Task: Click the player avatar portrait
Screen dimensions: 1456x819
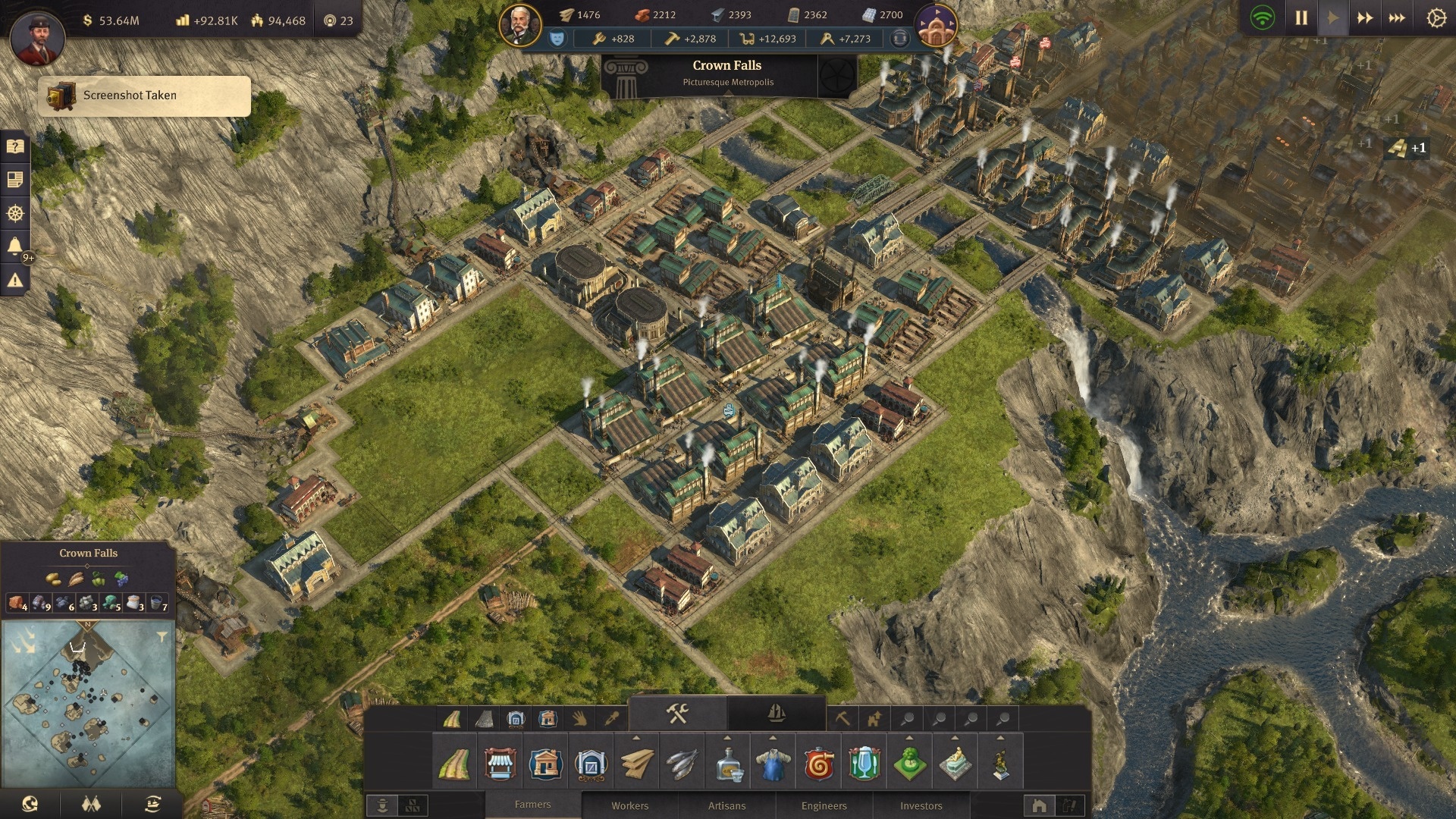Action: (x=37, y=36)
